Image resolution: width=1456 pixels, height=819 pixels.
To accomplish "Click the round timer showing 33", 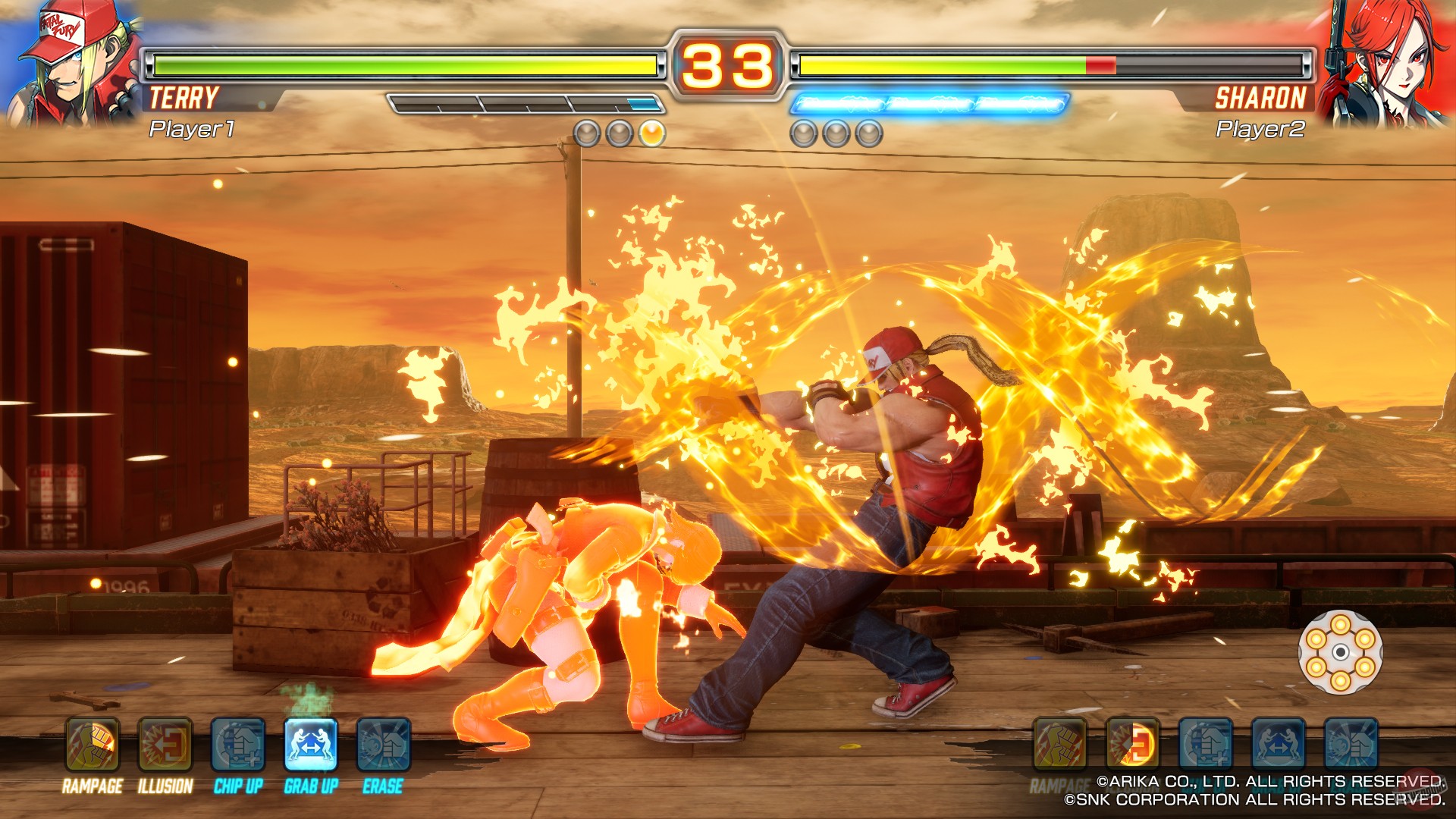I will click(726, 63).
